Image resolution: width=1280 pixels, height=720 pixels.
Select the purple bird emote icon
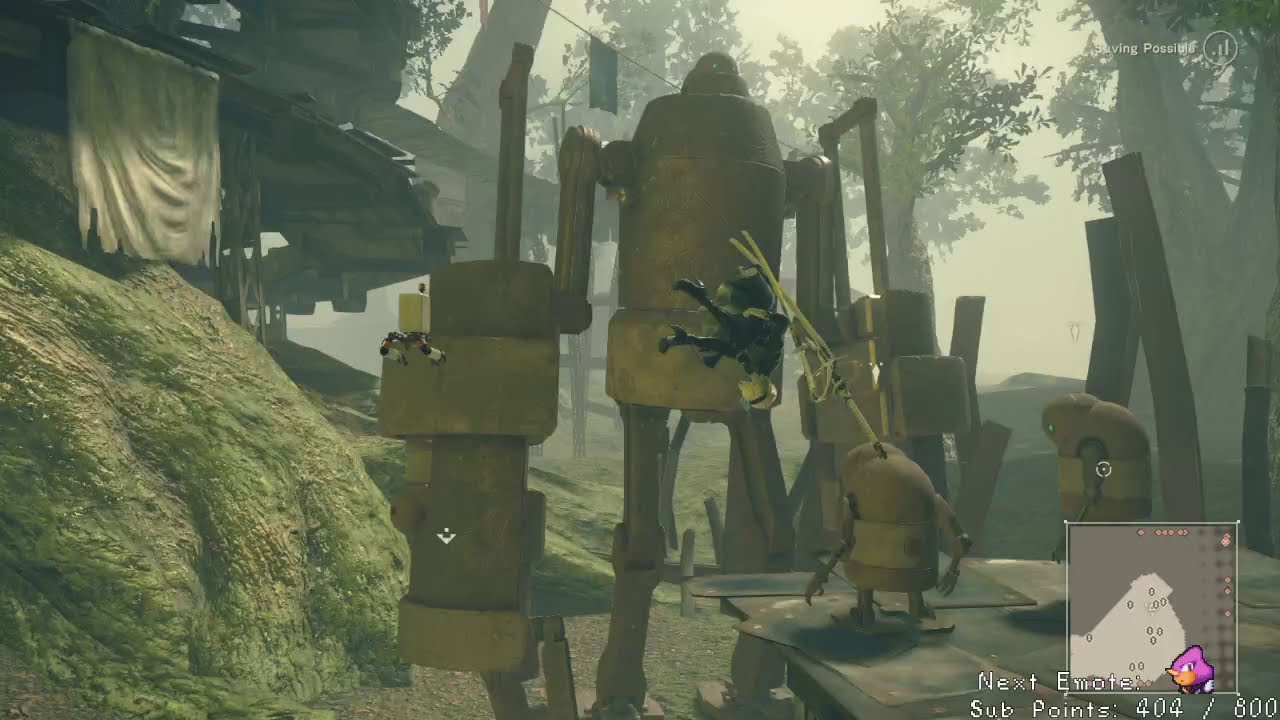coord(1193,671)
